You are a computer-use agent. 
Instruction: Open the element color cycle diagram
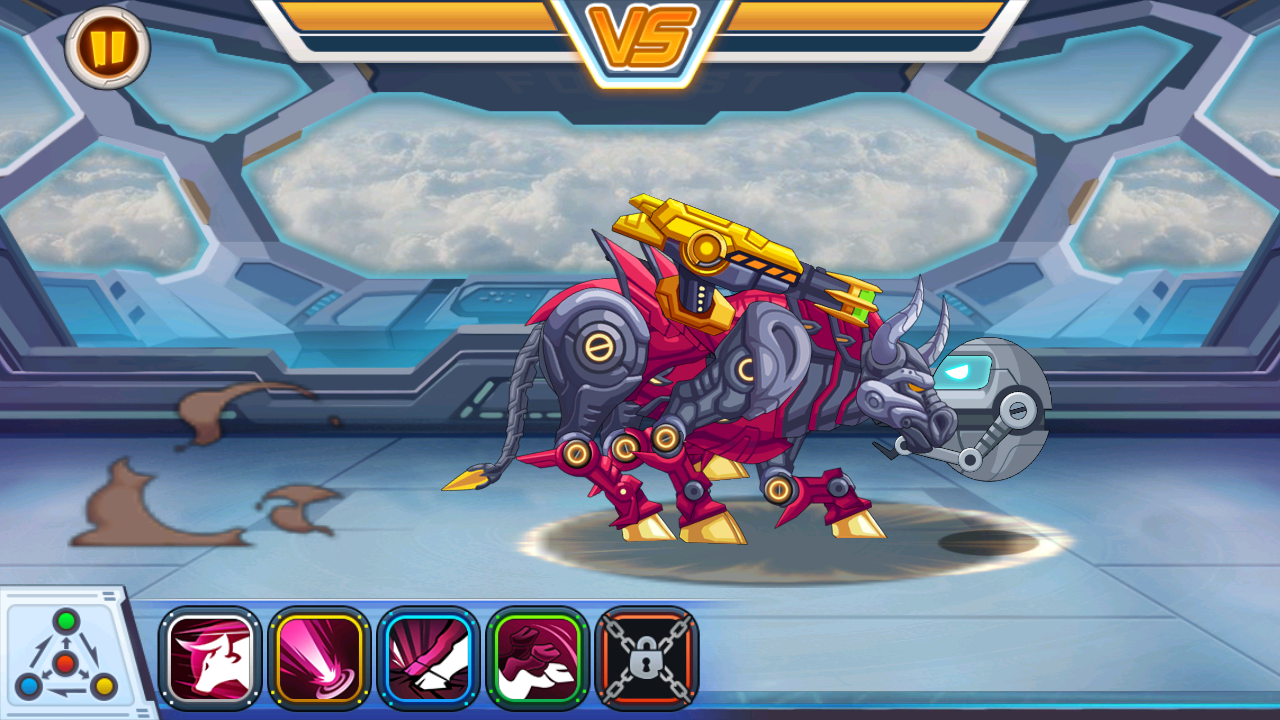tap(66, 656)
